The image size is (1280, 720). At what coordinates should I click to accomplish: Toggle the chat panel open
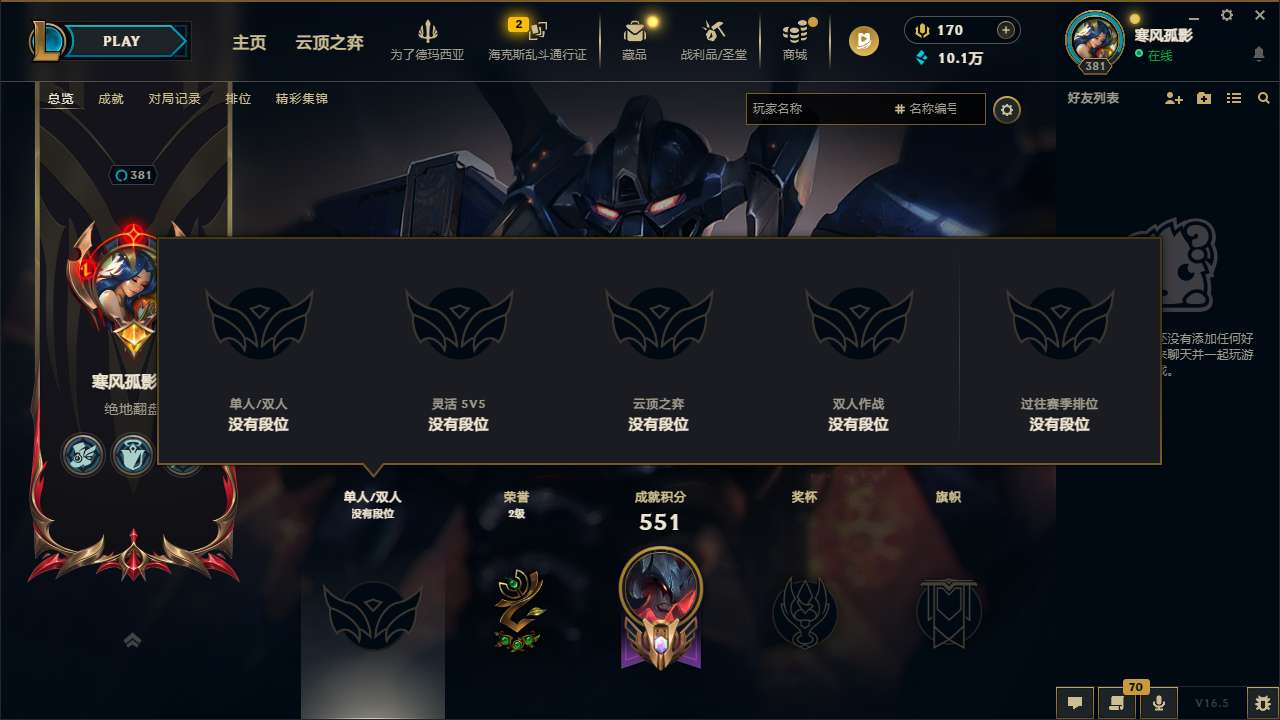coord(1074,703)
